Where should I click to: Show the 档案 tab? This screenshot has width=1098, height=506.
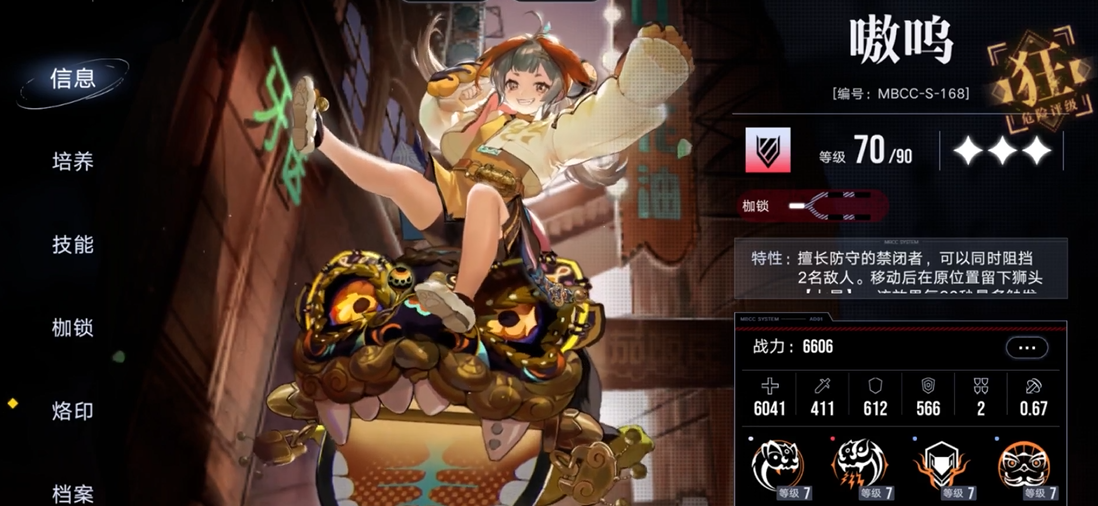click(73, 493)
